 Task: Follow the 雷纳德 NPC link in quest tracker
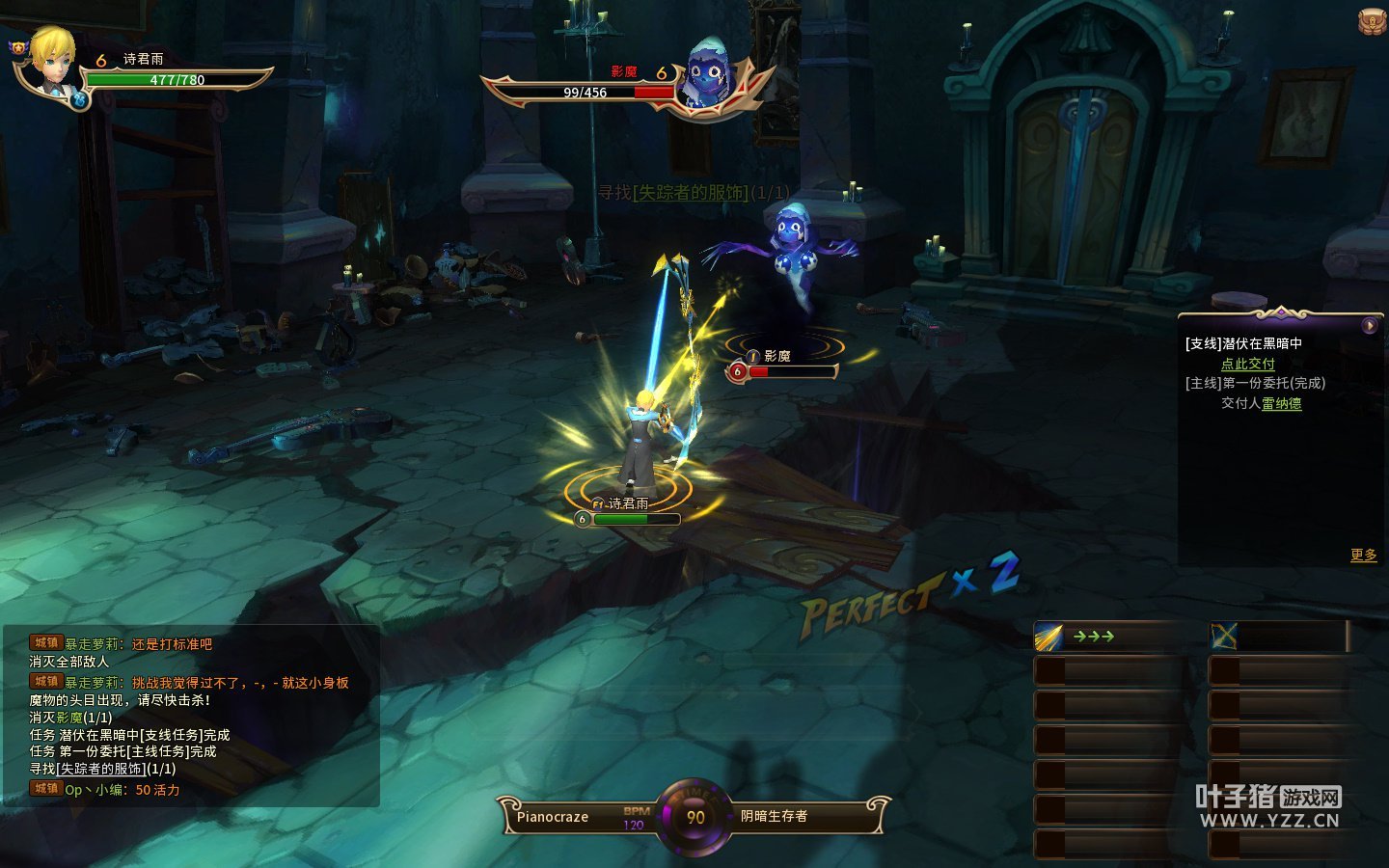coord(1281,403)
